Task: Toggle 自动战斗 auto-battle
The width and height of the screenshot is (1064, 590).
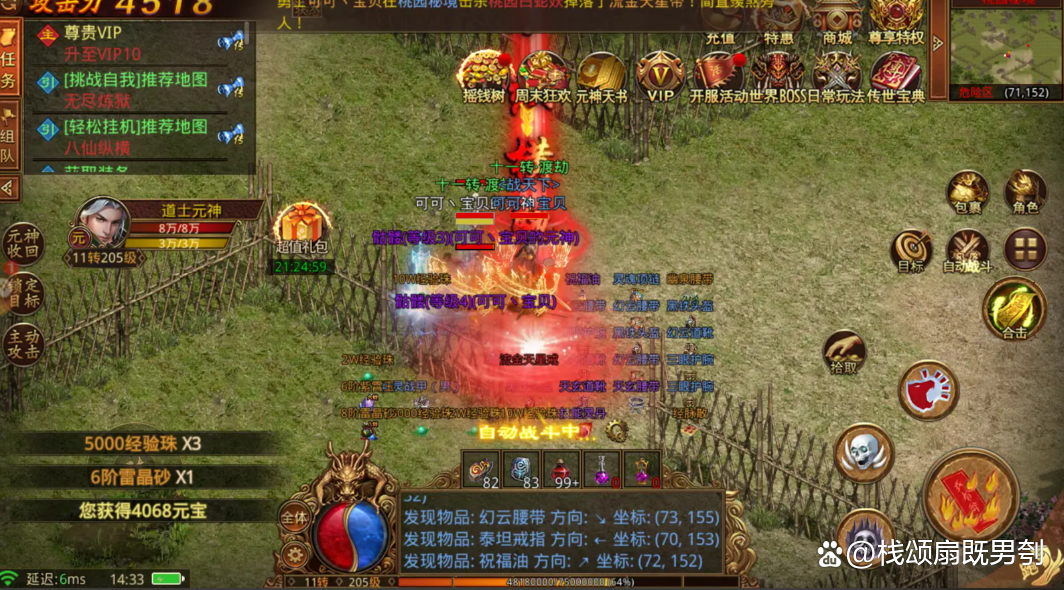Action: click(967, 250)
